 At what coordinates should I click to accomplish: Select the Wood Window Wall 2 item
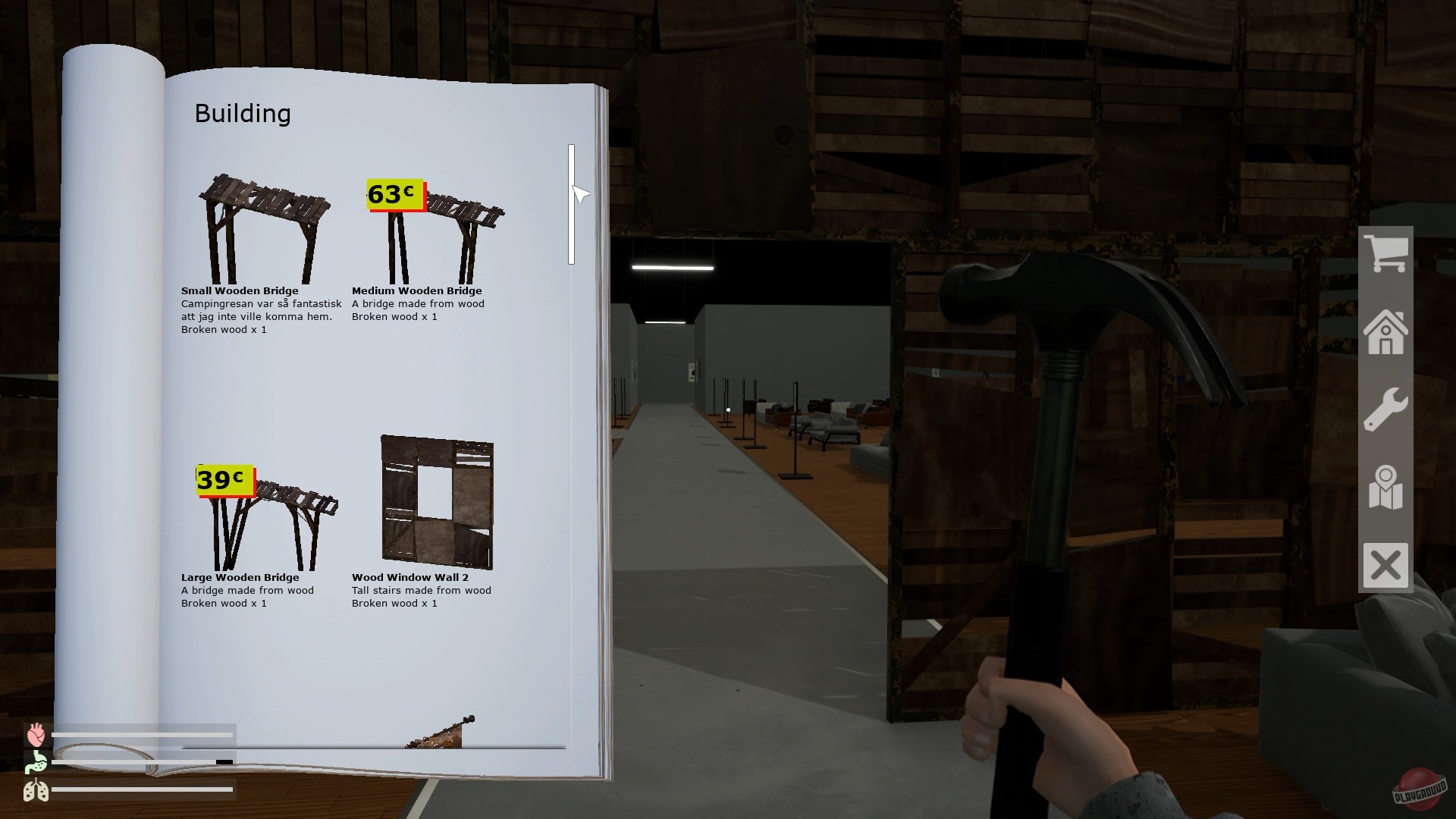[x=436, y=500]
